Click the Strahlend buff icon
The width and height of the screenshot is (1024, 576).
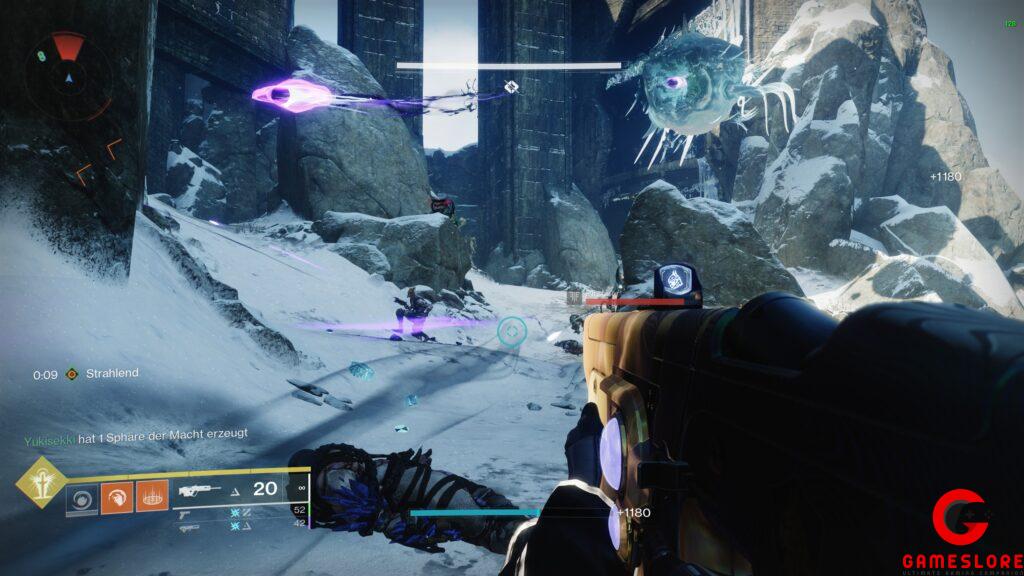71,374
